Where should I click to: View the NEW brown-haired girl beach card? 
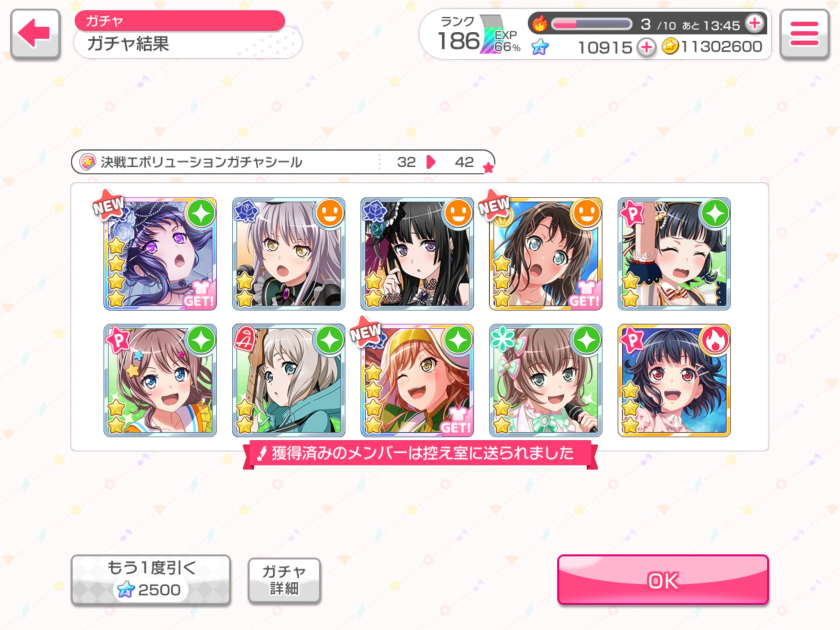coord(545,254)
